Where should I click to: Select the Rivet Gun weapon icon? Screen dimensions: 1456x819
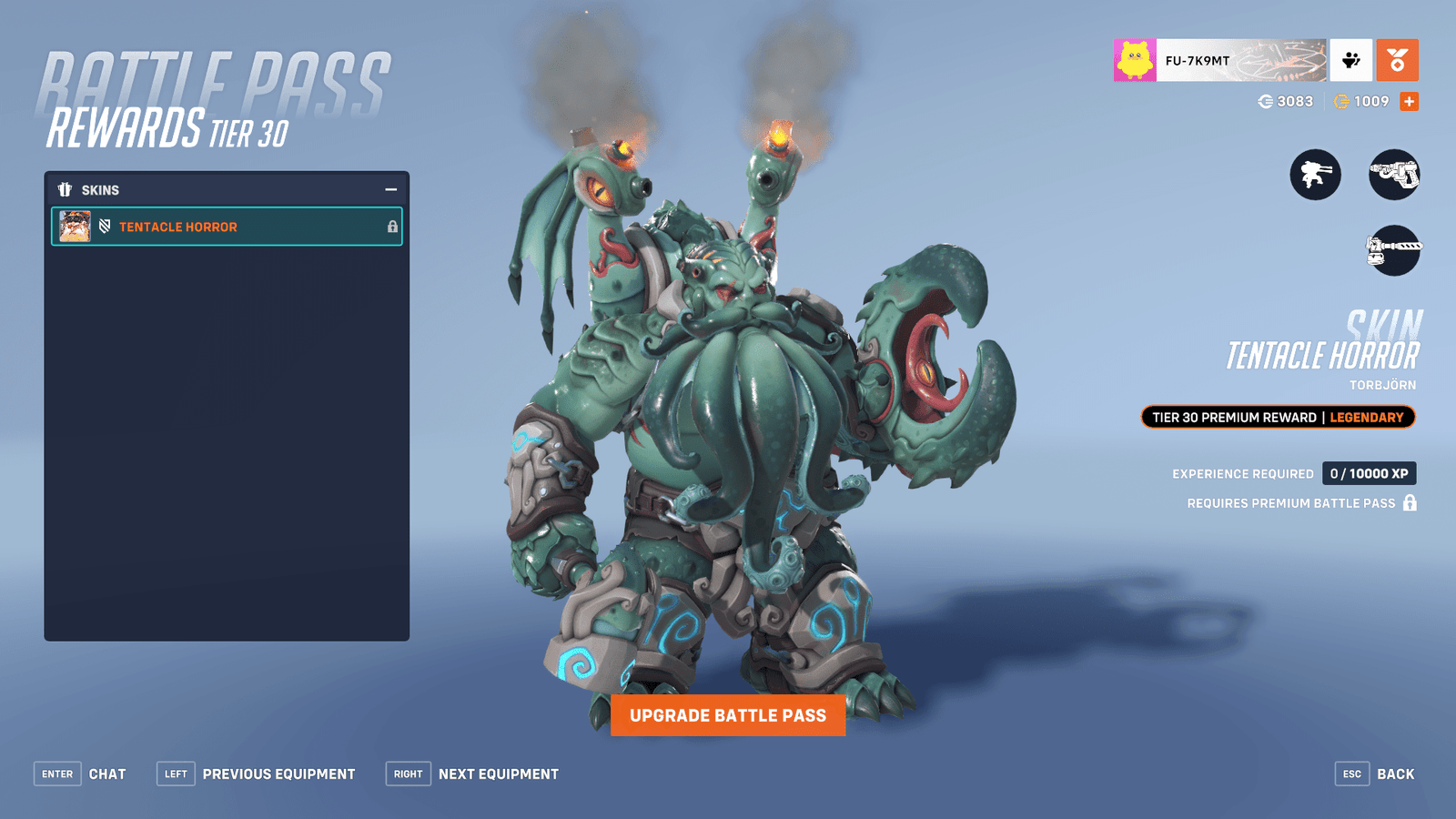[x=1394, y=175]
